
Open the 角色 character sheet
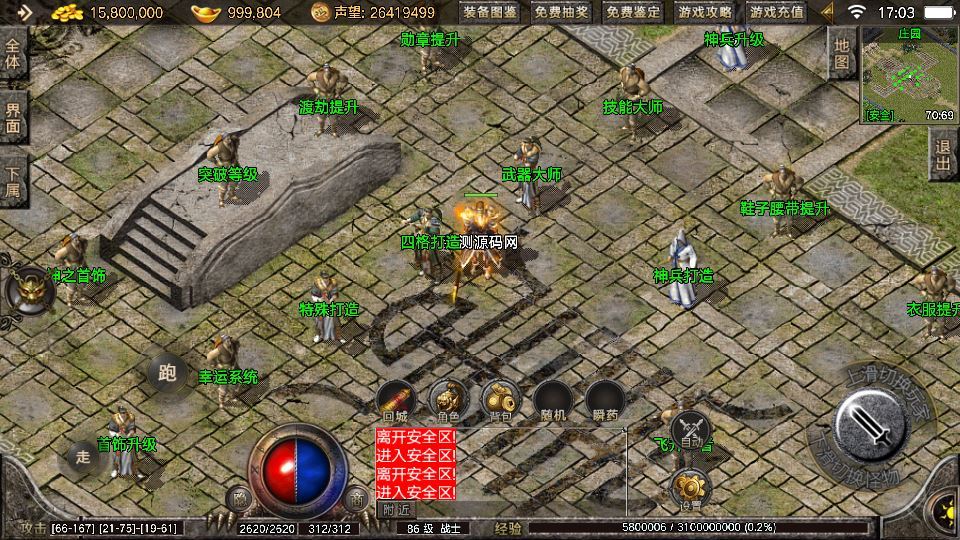(x=447, y=401)
